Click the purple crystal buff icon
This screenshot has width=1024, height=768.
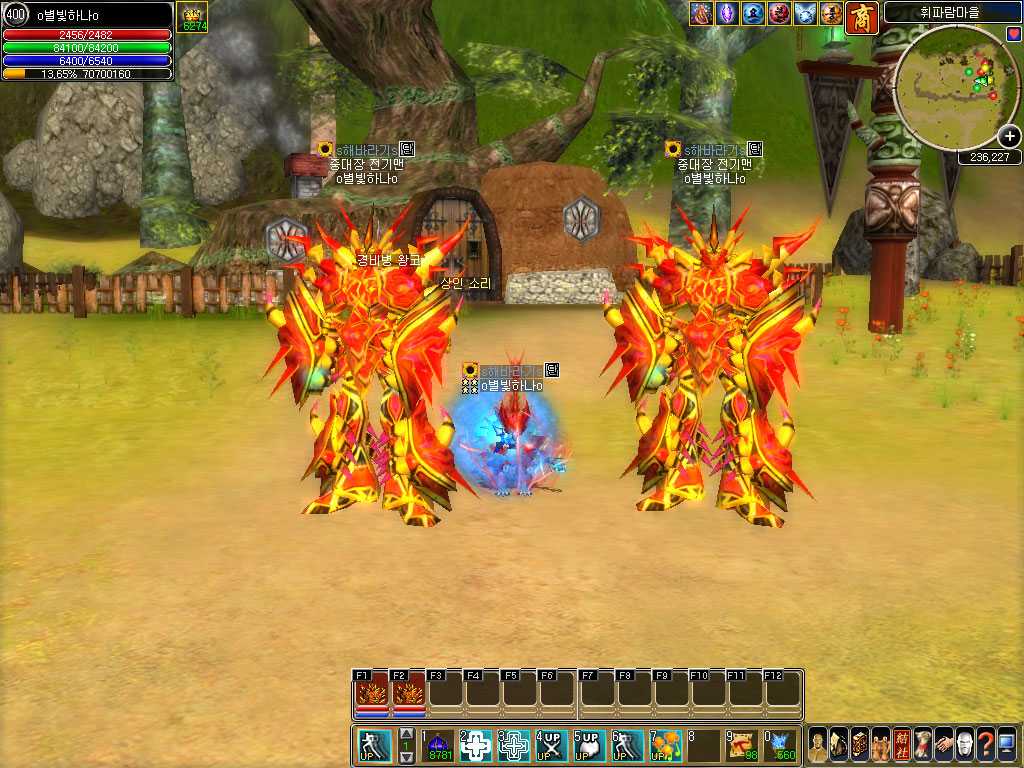coord(727,14)
